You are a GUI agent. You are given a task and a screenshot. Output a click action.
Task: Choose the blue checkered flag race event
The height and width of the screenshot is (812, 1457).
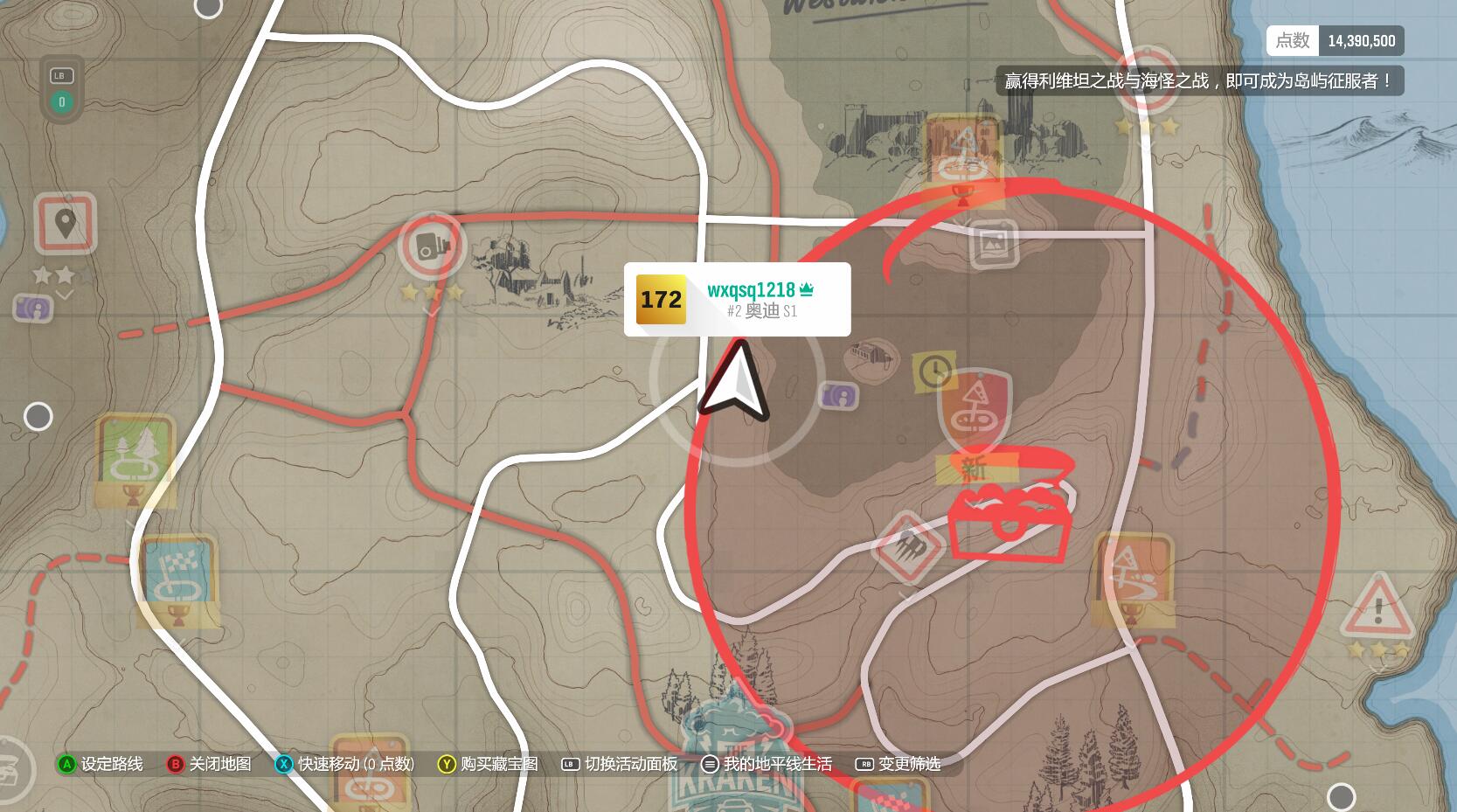[177, 575]
